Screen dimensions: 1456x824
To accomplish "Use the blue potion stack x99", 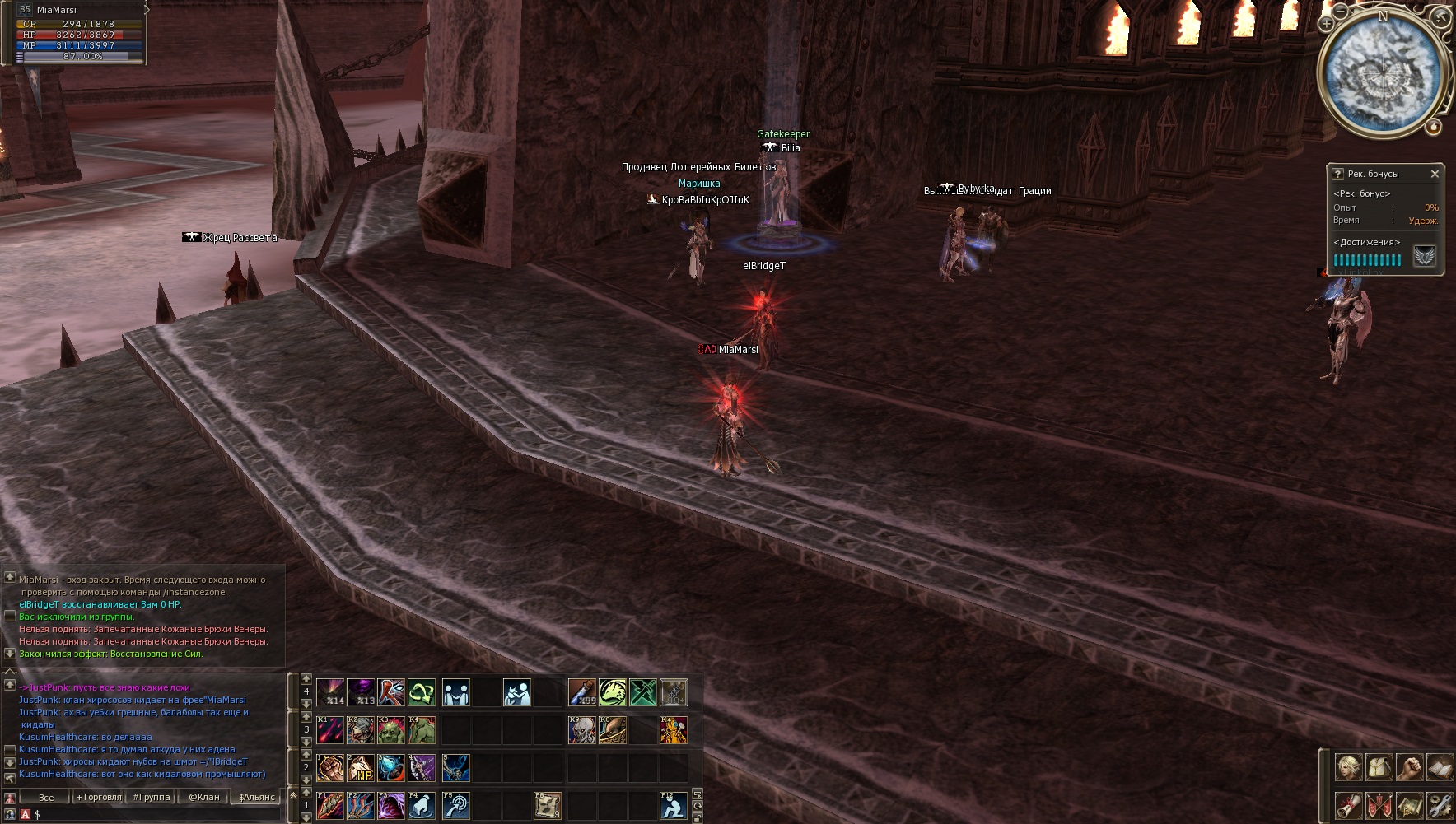I will click(582, 692).
